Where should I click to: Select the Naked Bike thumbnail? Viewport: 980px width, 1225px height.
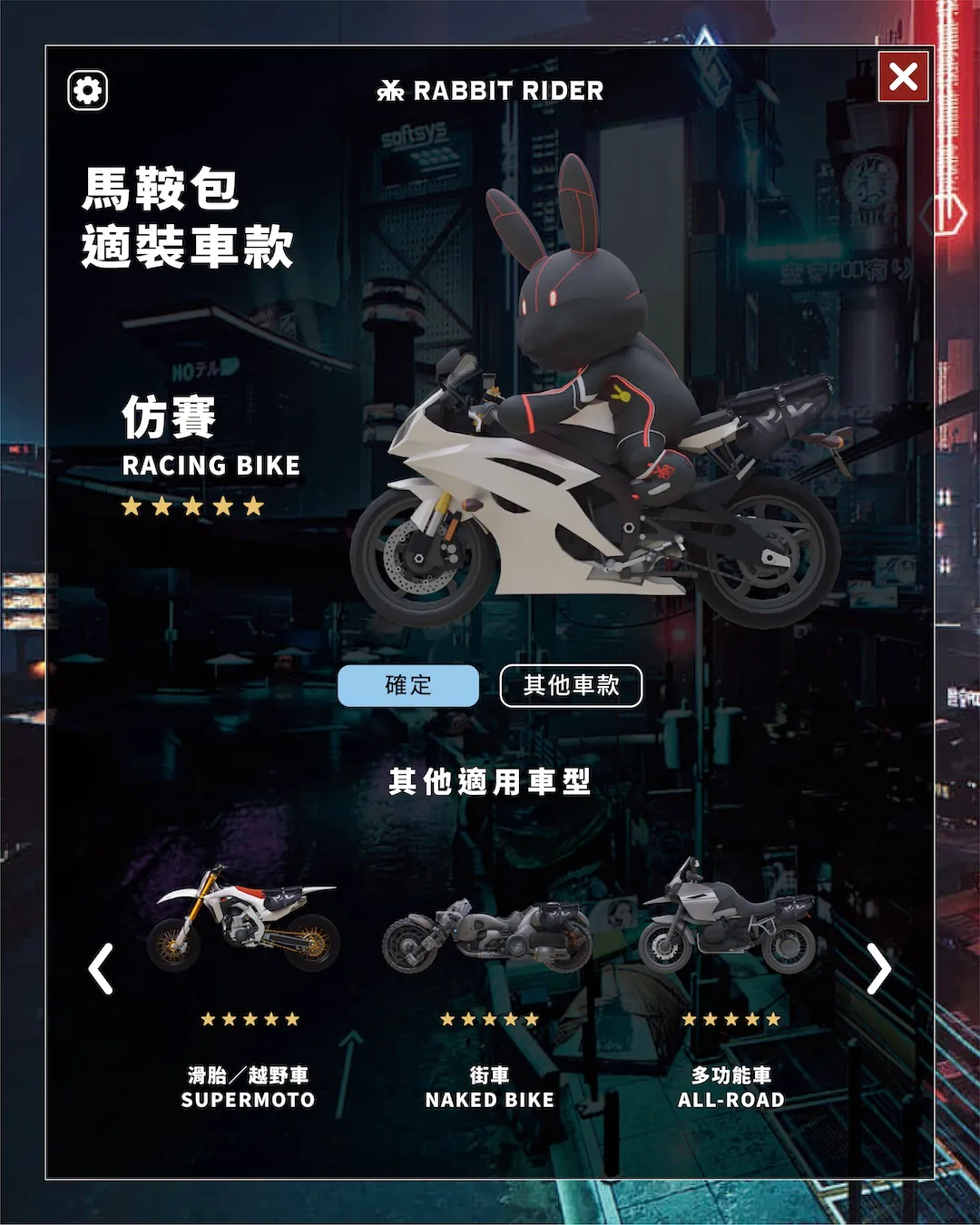[x=488, y=936]
